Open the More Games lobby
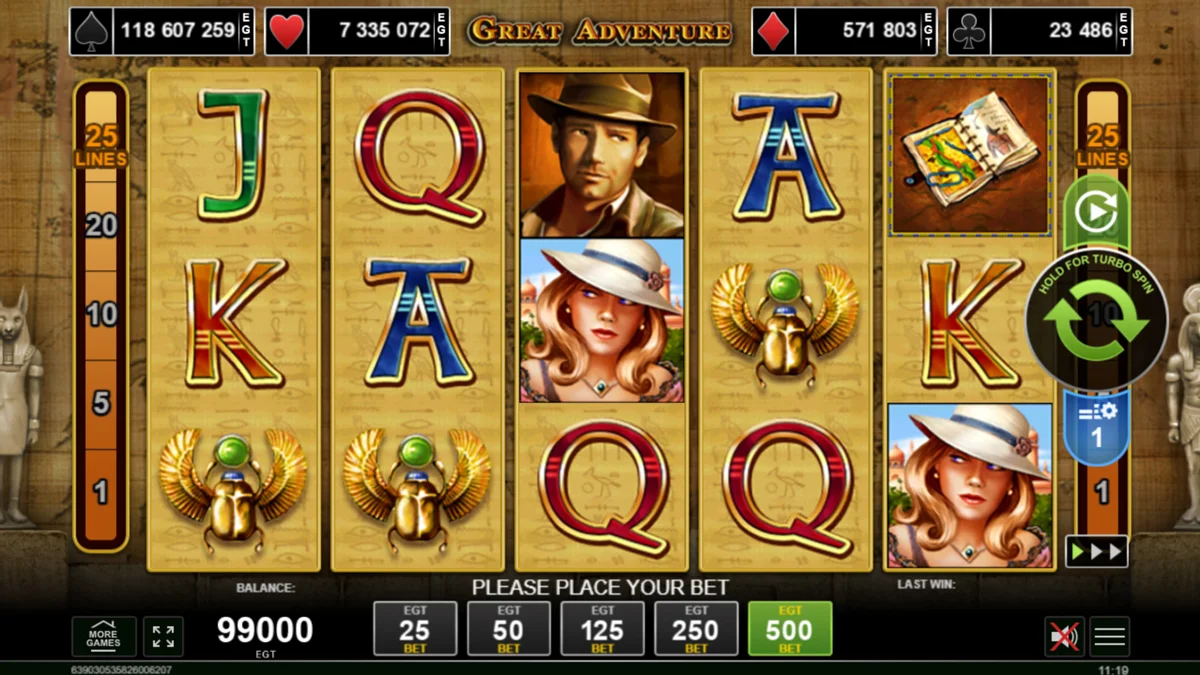 [103, 637]
